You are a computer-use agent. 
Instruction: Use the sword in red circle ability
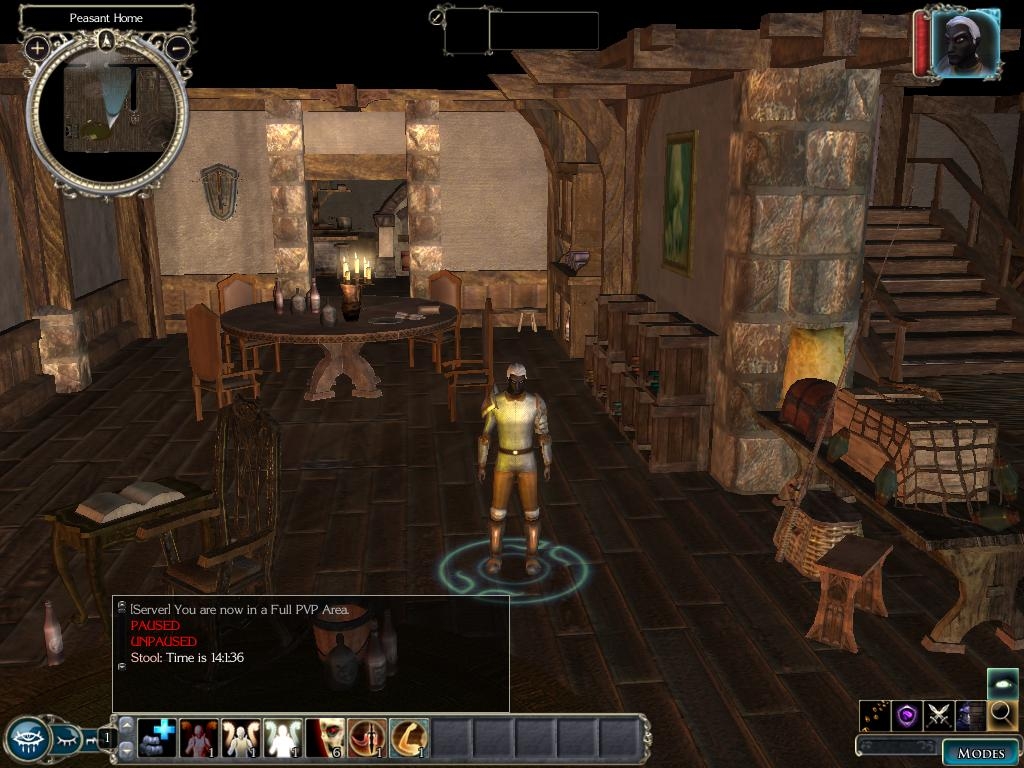pos(367,739)
